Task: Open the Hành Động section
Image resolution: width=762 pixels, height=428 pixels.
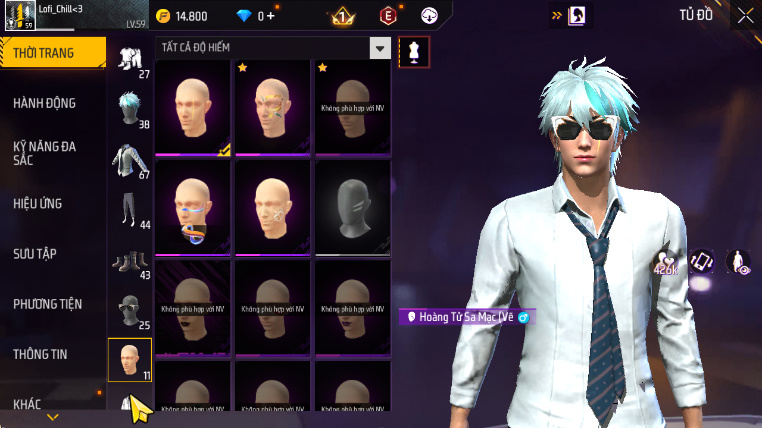Action: [45, 103]
